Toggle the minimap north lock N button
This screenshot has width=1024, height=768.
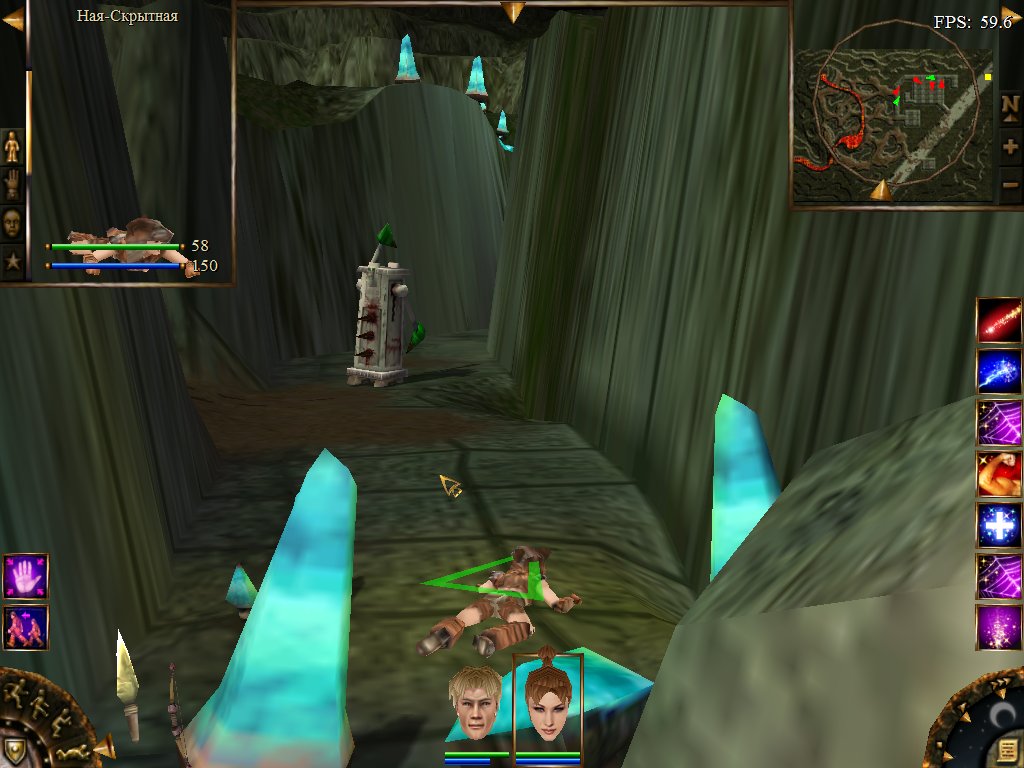pyautogui.click(x=1010, y=105)
